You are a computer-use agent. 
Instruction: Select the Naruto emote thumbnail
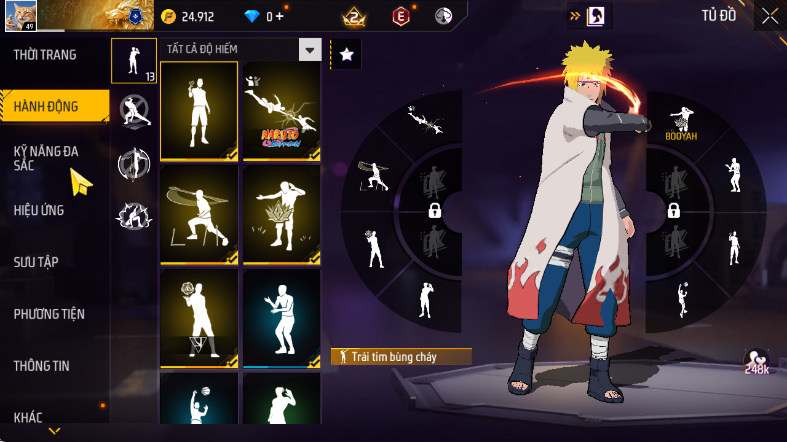tap(281, 110)
